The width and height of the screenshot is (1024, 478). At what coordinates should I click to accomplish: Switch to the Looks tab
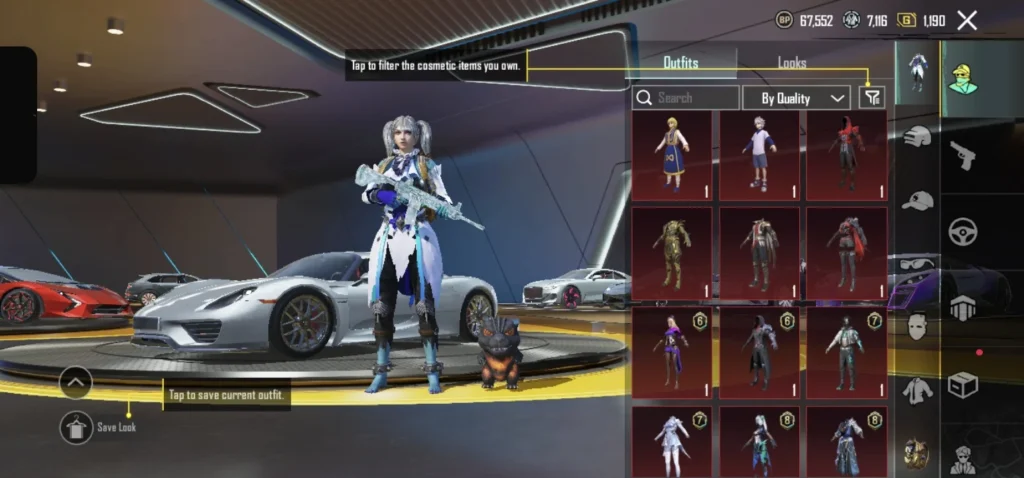792,63
